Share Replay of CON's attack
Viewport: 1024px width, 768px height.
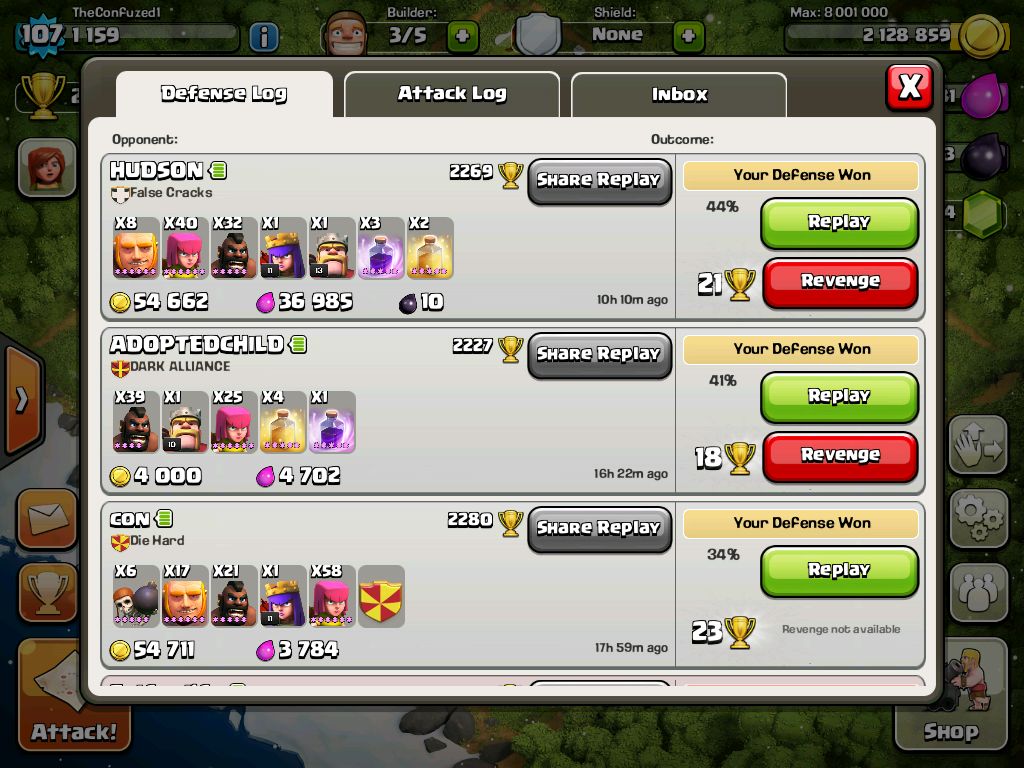(599, 528)
